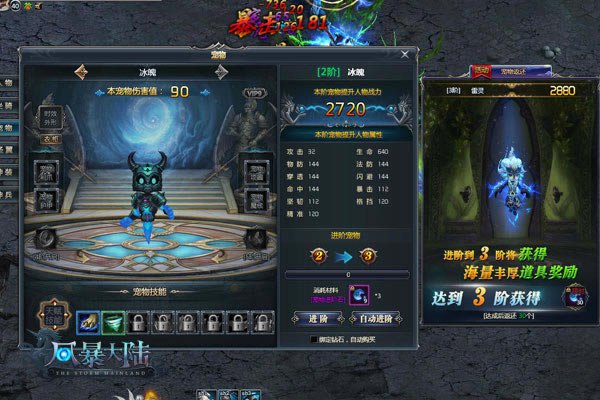This screenshot has width=600, height=400.
Task: Close the pet window
Action: click(404, 54)
